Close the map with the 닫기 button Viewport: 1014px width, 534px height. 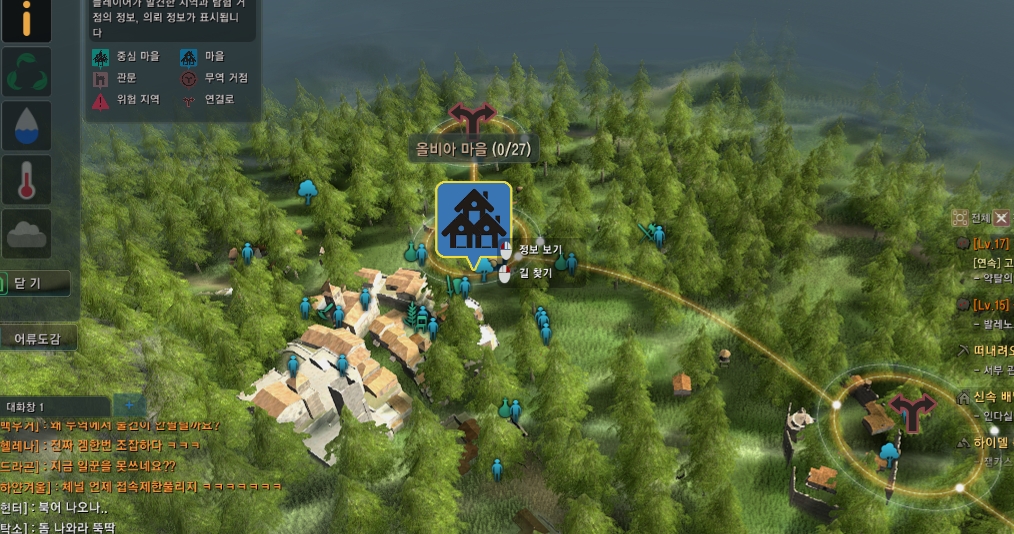click(35, 283)
